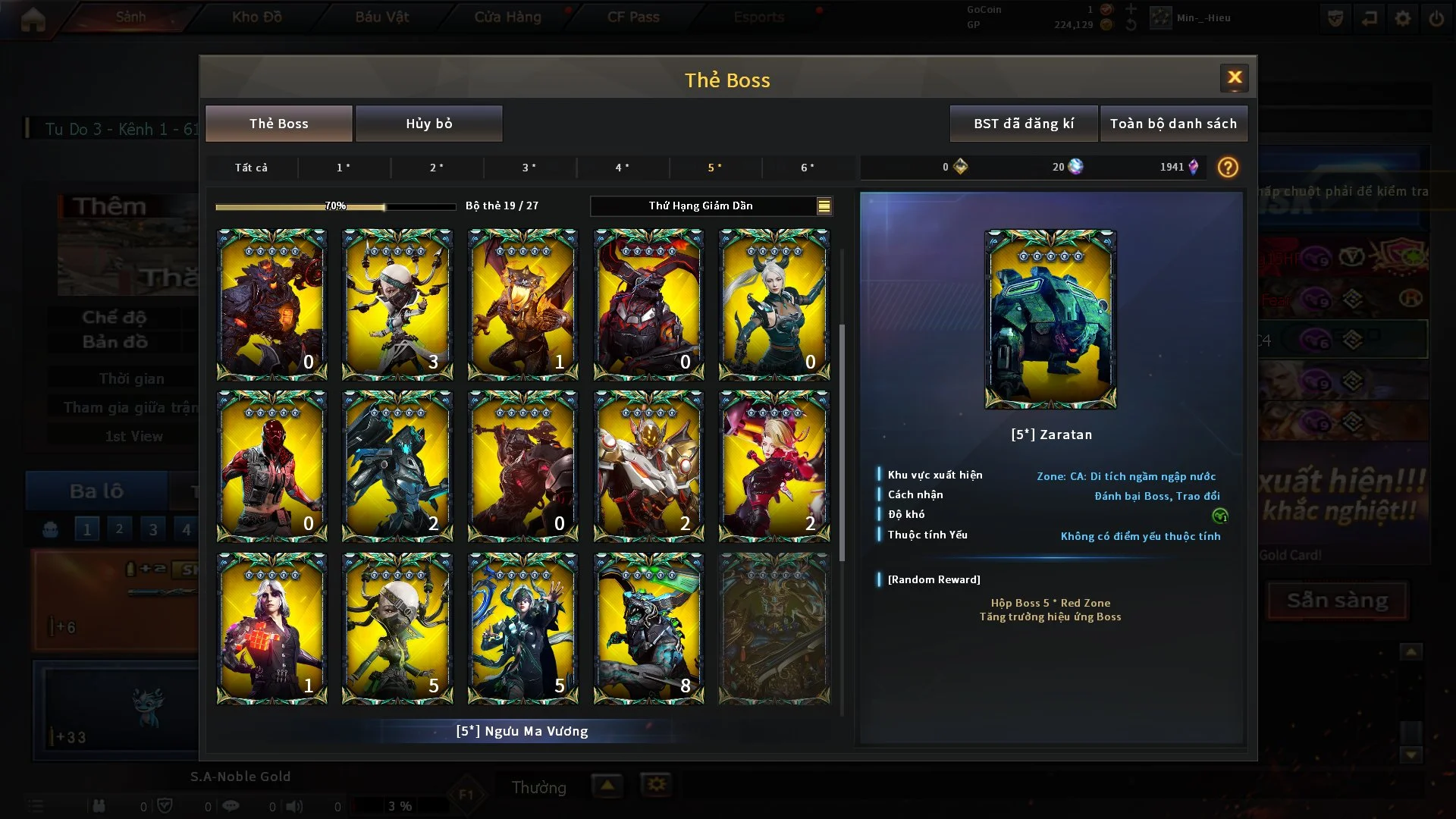This screenshot has height=819, width=1456.
Task: Close the Thẻ Boss window
Action: click(x=1234, y=77)
